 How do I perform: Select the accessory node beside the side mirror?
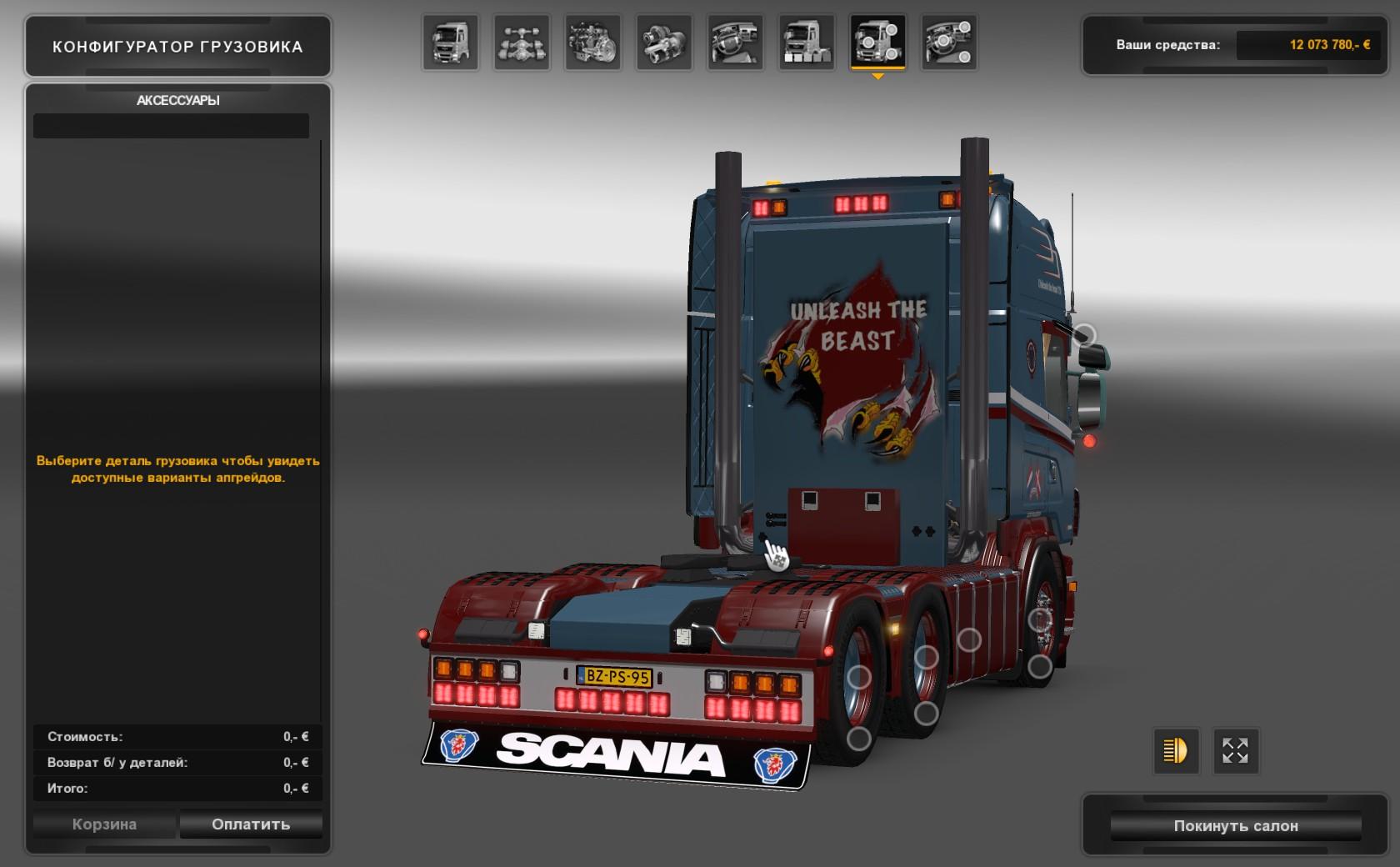coord(1084,335)
